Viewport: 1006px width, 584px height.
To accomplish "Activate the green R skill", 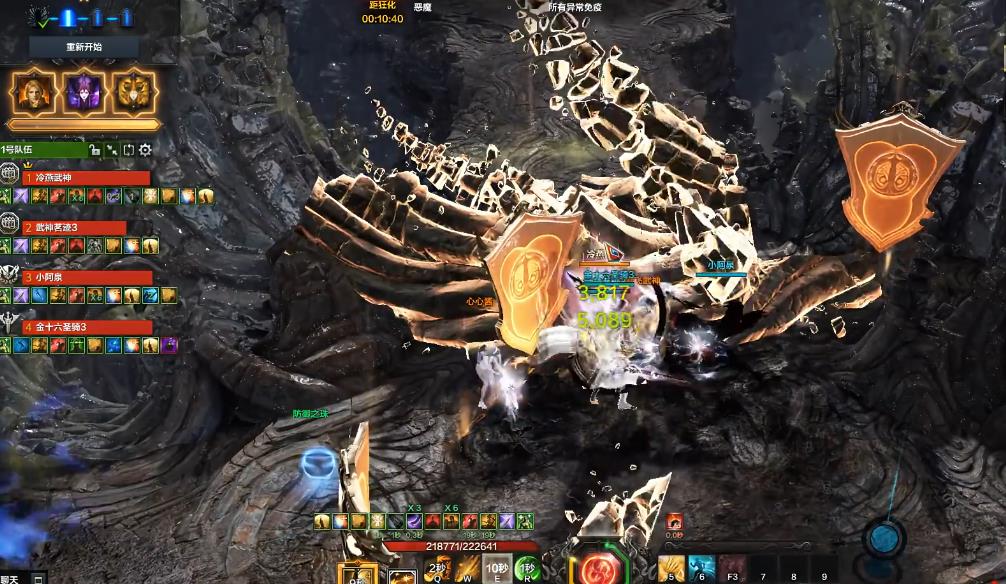I will click(x=527, y=570).
